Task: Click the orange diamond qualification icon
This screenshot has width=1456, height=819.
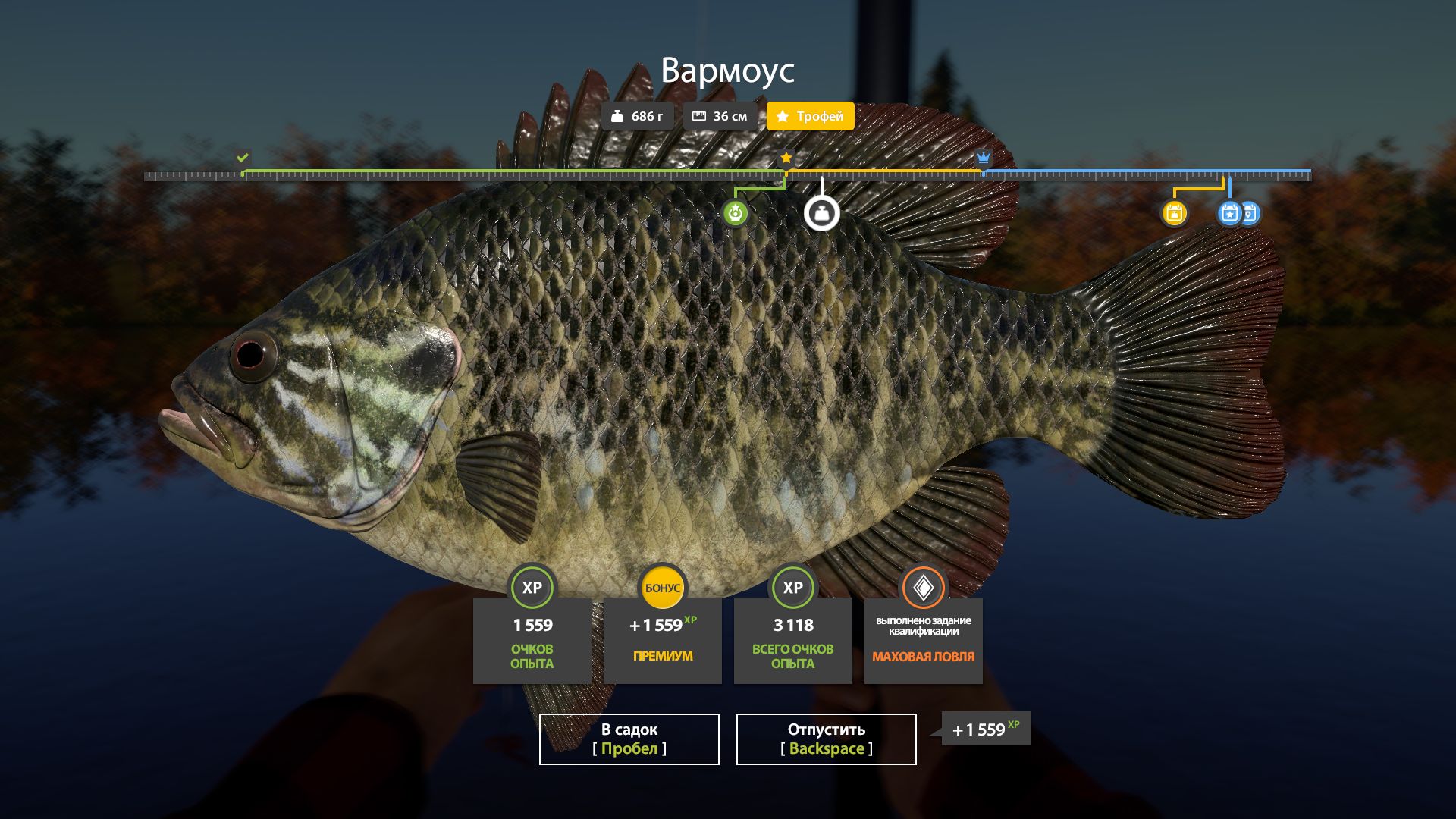Action: 922,585
